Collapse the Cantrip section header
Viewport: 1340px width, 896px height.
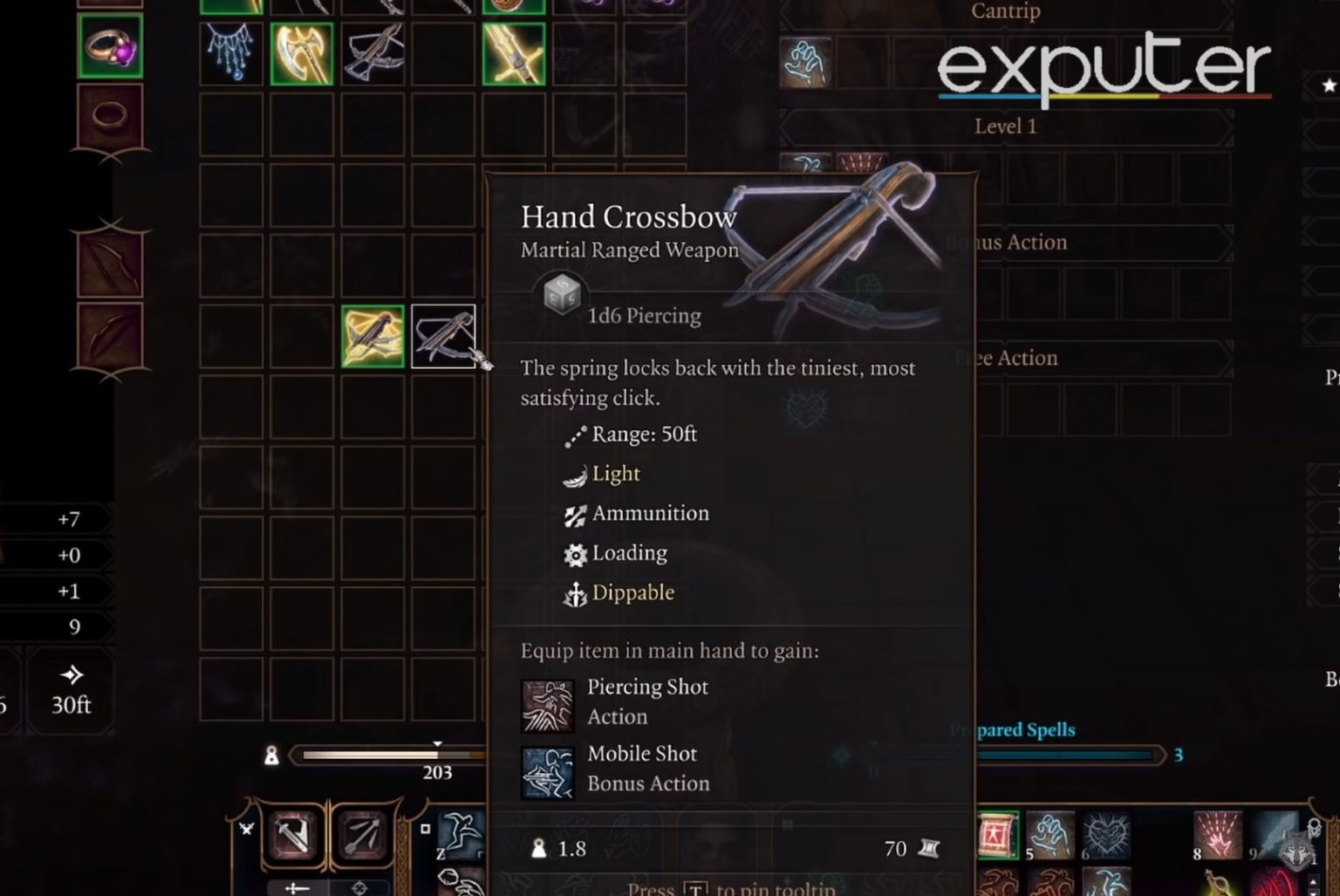click(1004, 12)
